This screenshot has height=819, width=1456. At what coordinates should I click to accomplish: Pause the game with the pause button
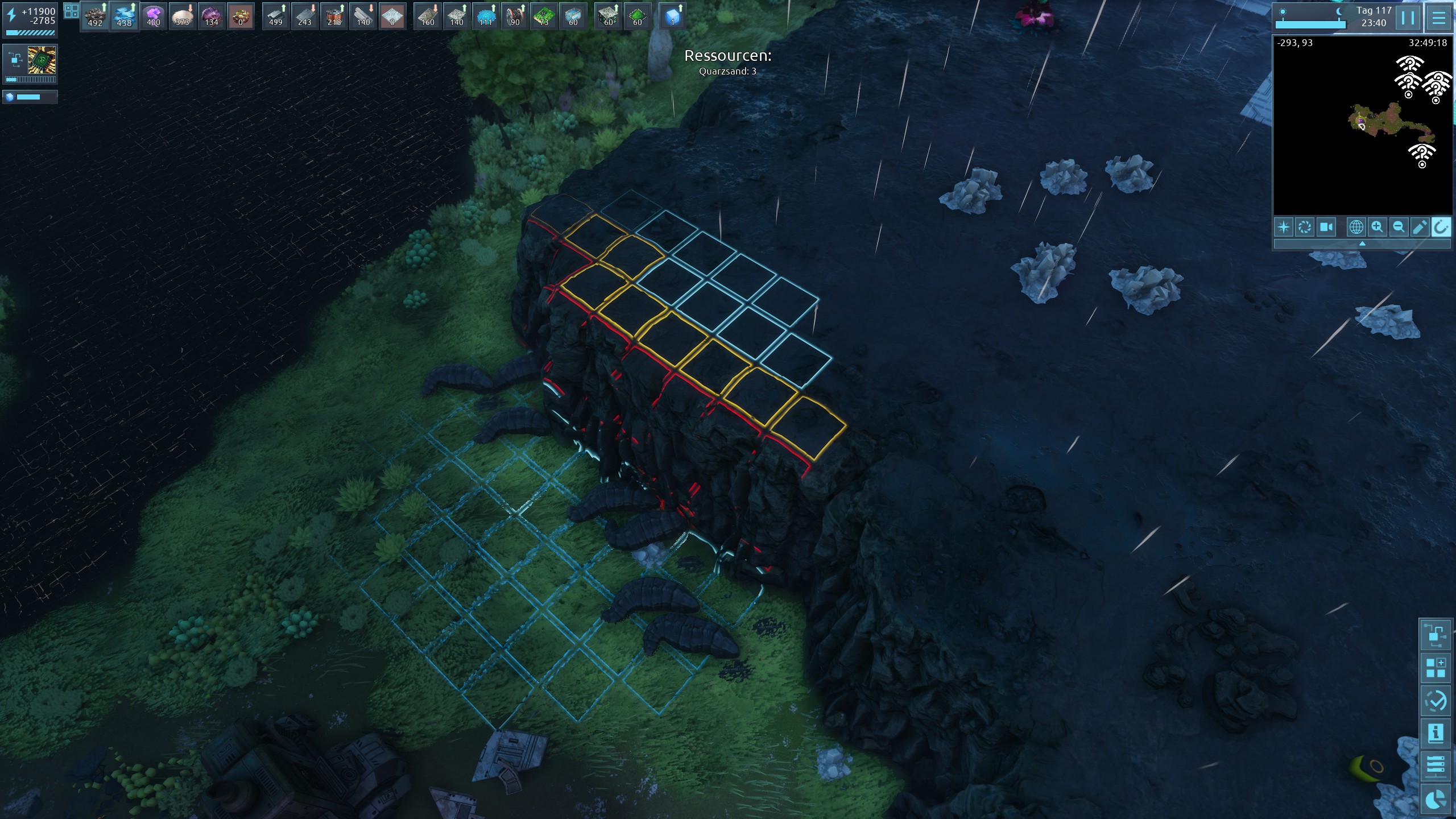(x=1408, y=17)
